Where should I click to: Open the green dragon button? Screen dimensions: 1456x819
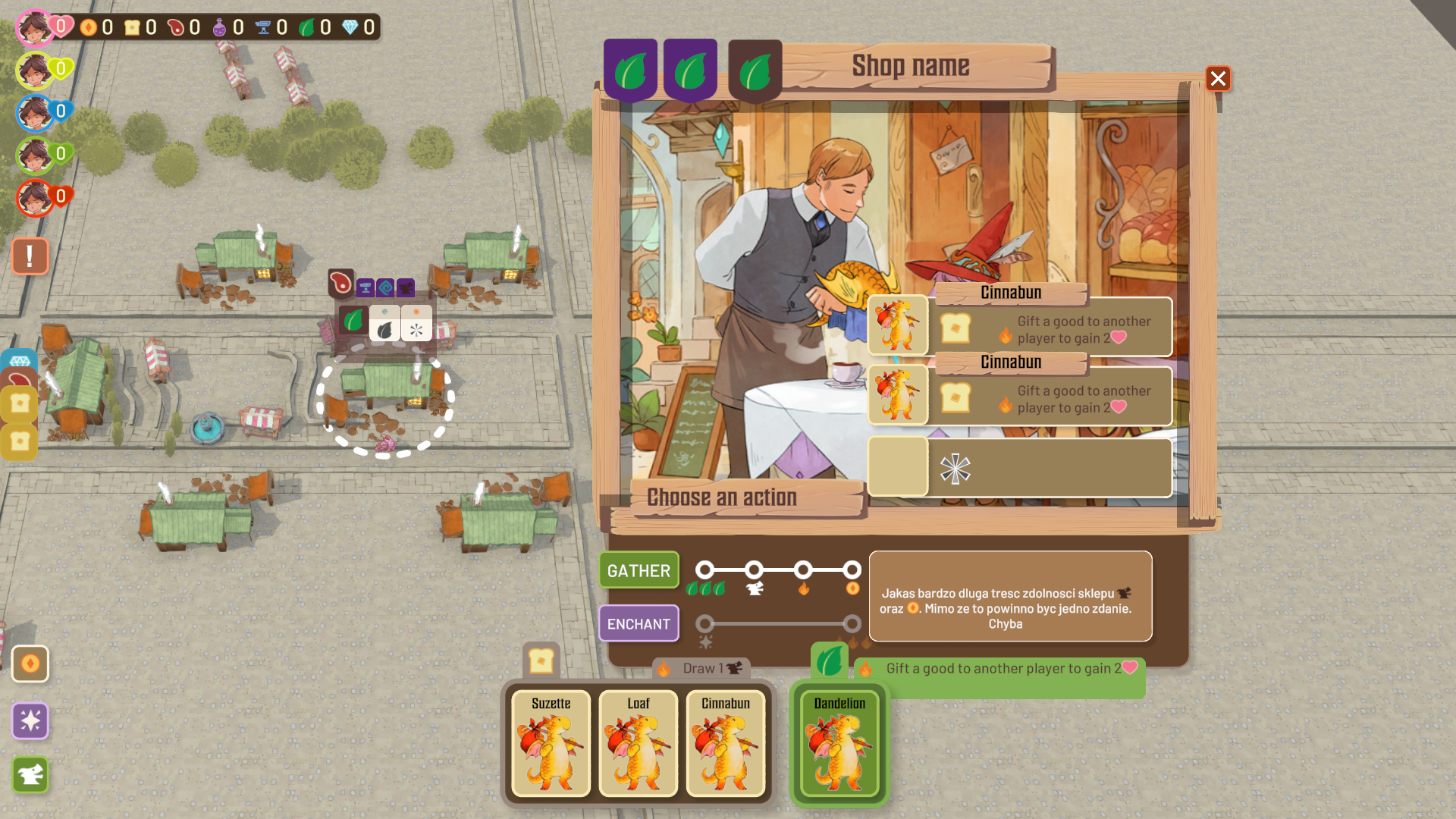click(30, 775)
